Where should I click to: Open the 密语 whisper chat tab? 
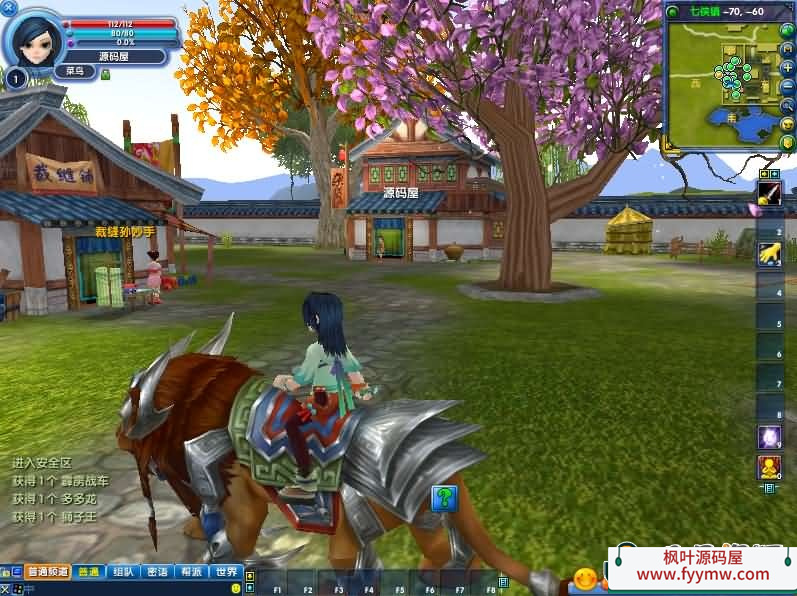click(157, 572)
